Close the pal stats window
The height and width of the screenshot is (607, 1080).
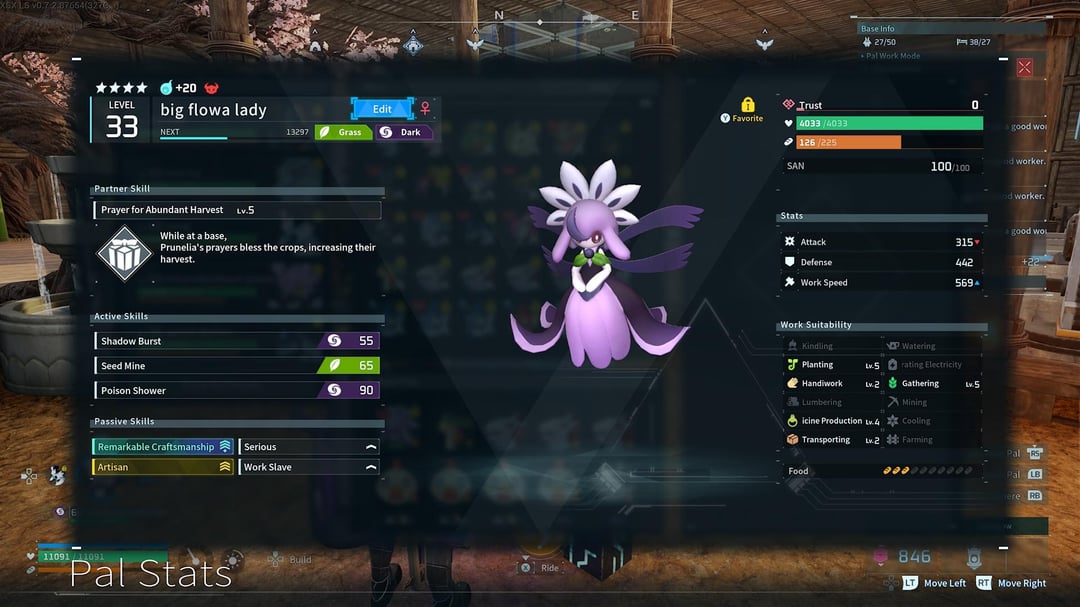(x=1024, y=68)
